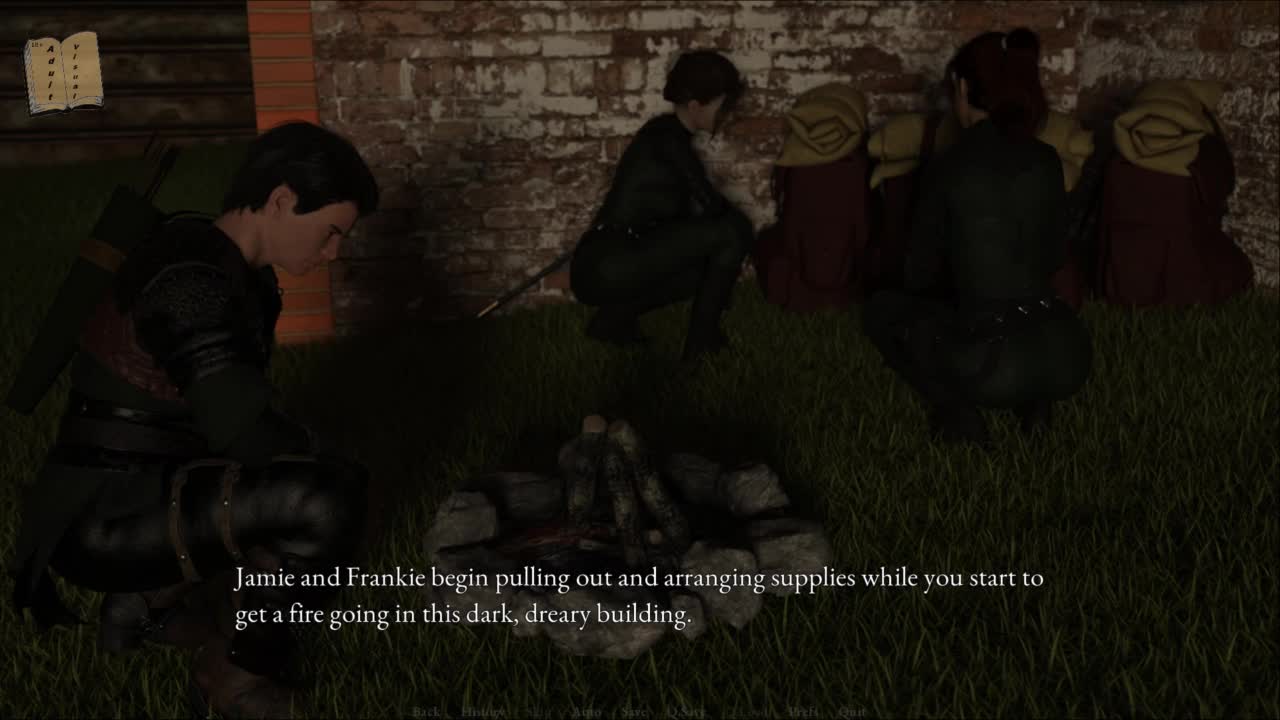Toggle Skip mode in quick menu
The width and height of the screenshot is (1280, 720).
point(539,712)
